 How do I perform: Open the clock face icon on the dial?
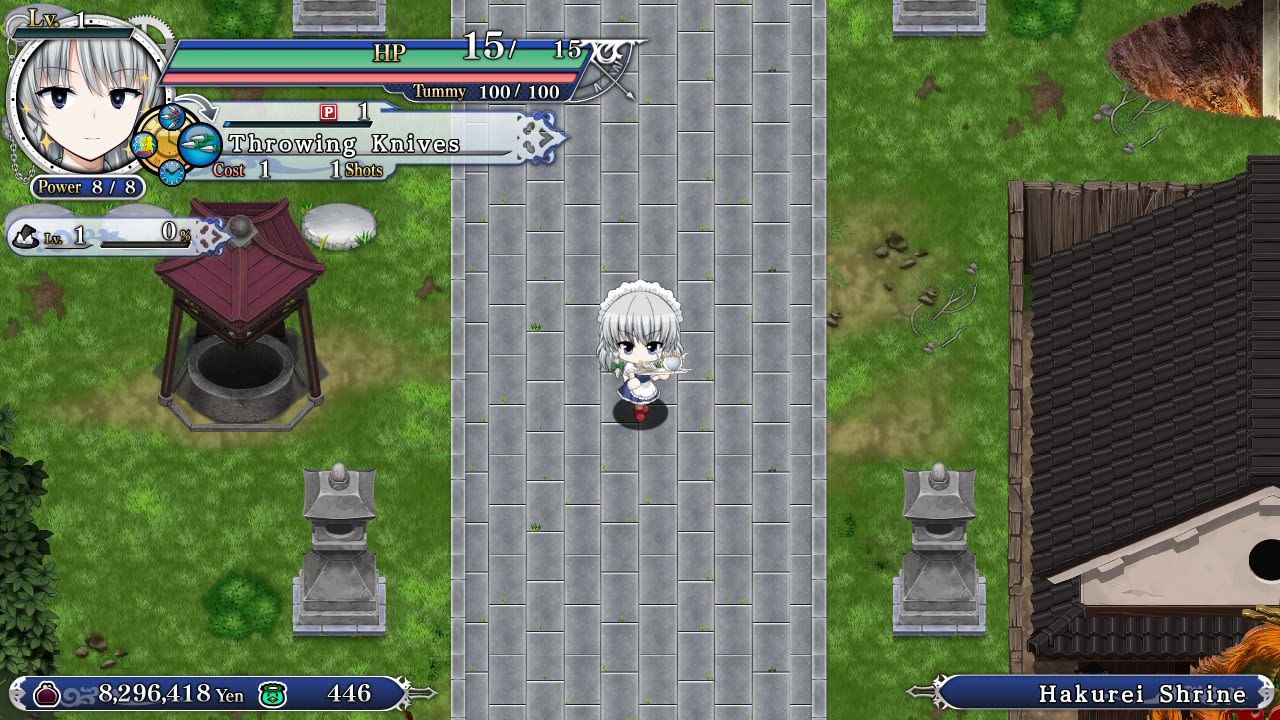tap(170, 173)
